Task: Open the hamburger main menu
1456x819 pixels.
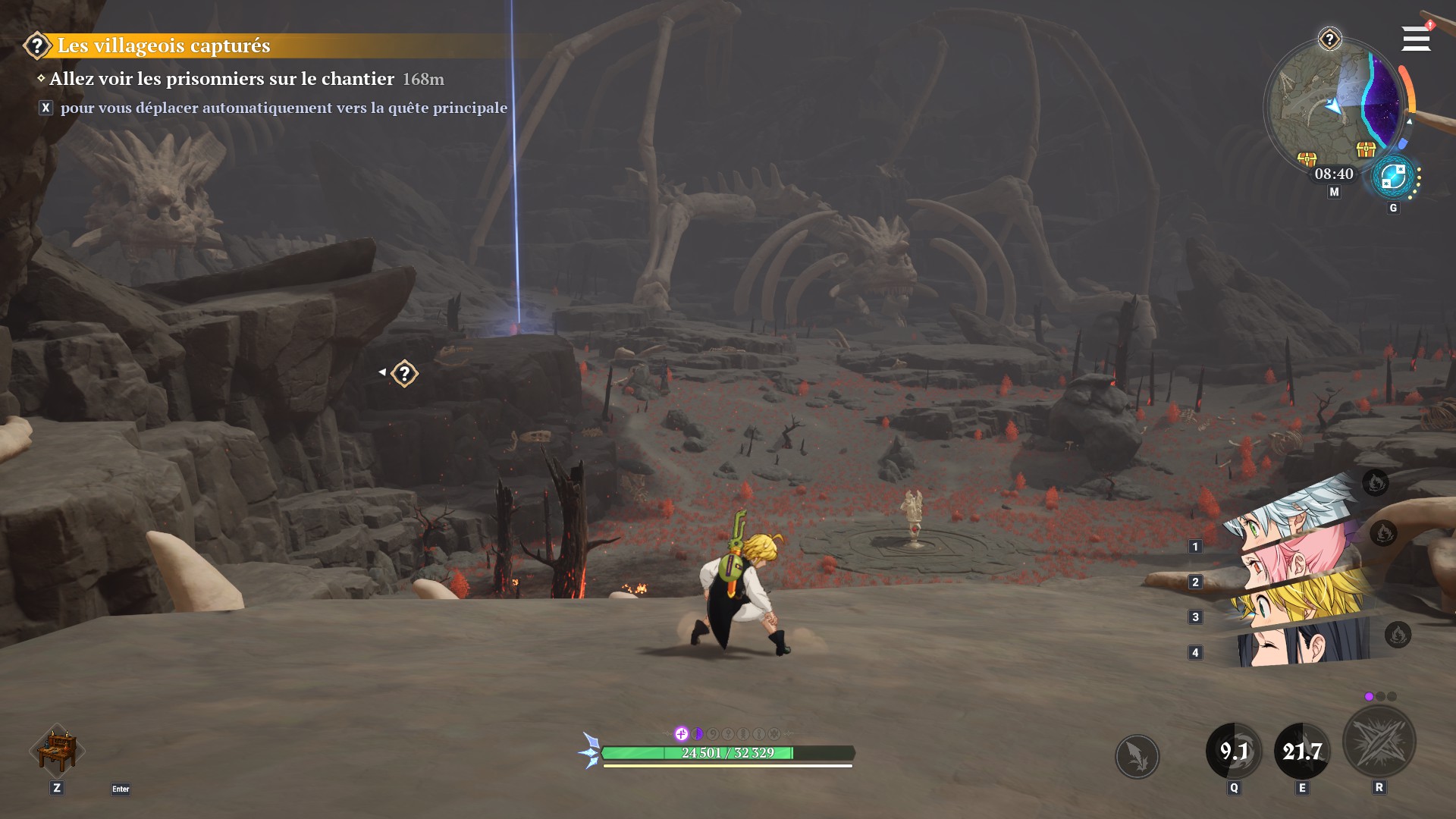Action: (x=1415, y=39)
